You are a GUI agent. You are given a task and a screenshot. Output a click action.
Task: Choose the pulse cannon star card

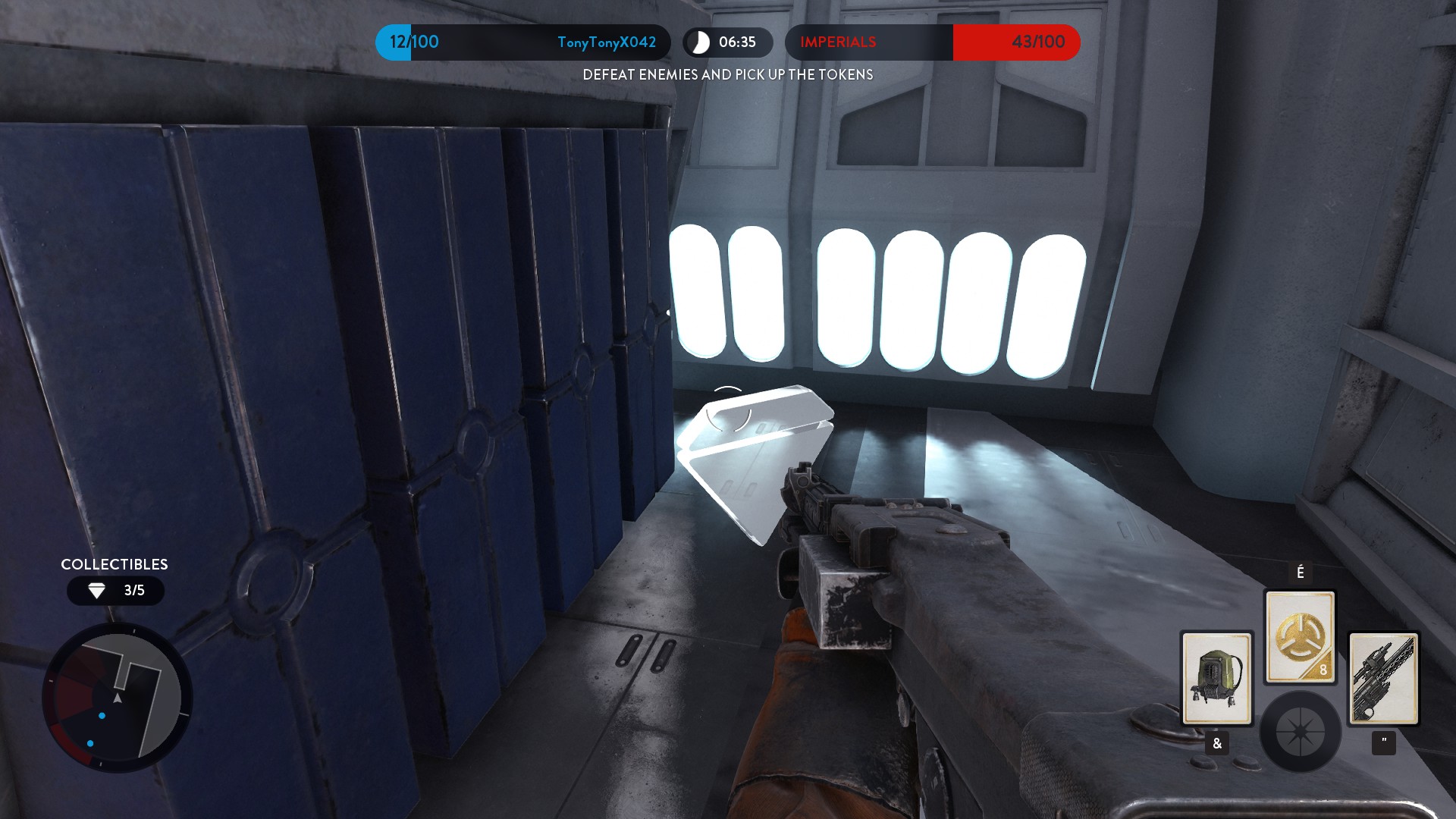click(x=1383, y=678)
